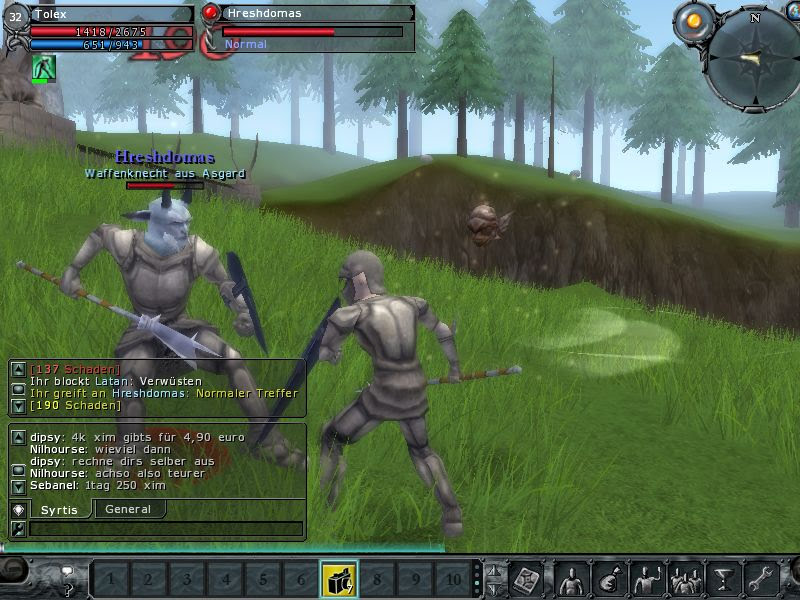800x600 pixels.
Task: Open the spellbook from the bottom bar
Action: 527,579
